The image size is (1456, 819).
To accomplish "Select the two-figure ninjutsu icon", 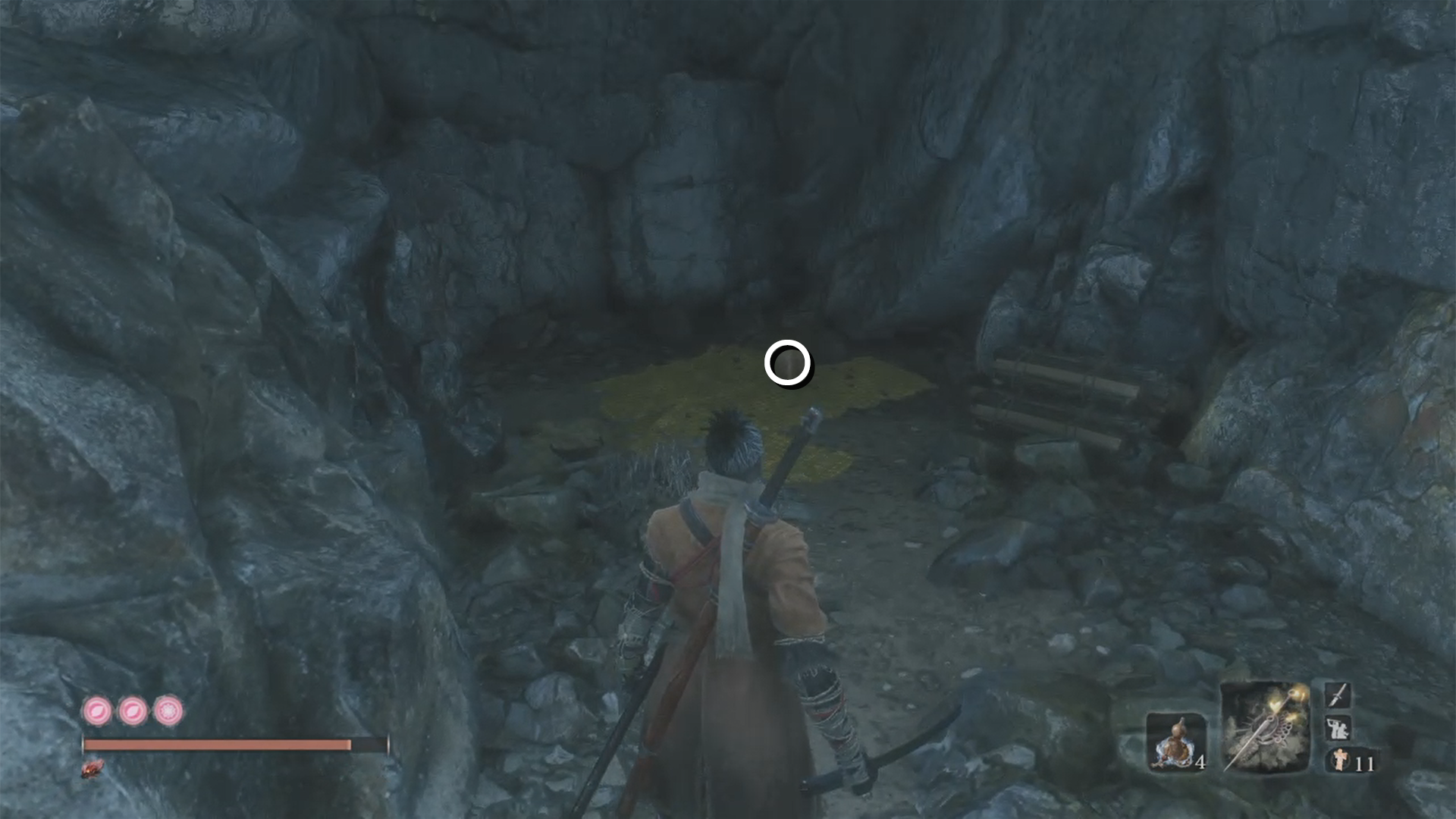I will (1337, 729).
